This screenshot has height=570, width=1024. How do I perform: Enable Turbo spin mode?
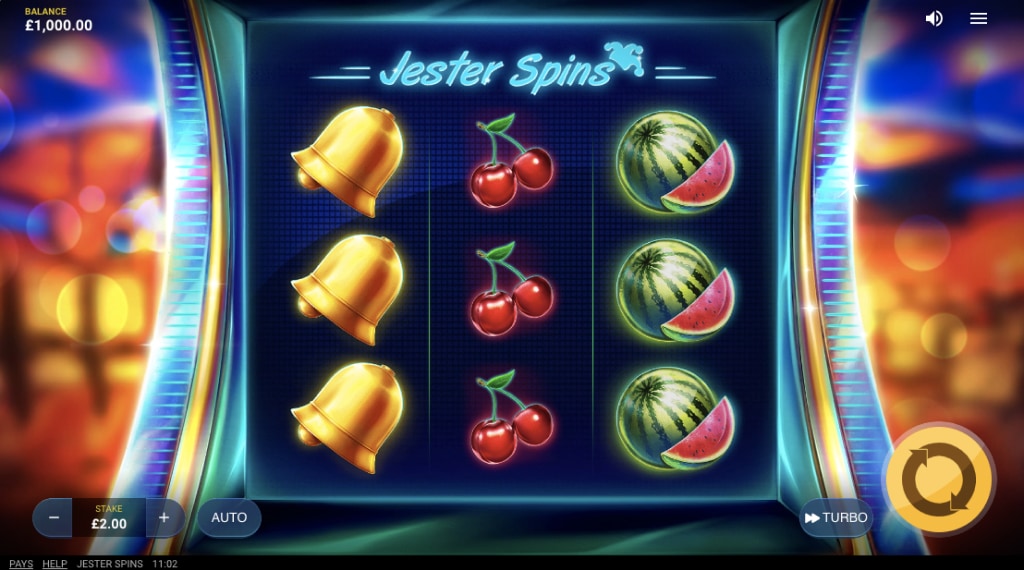point(836,518)
